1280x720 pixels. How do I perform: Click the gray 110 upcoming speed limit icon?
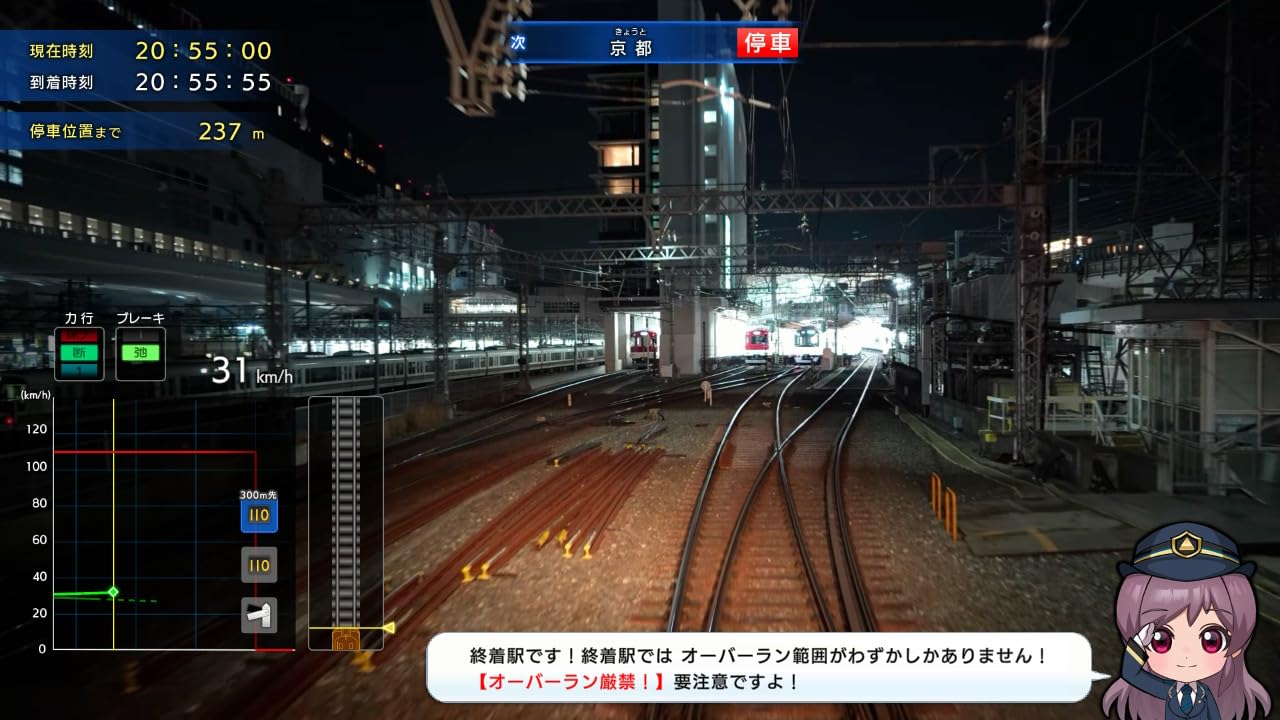(x=258, y=566)
